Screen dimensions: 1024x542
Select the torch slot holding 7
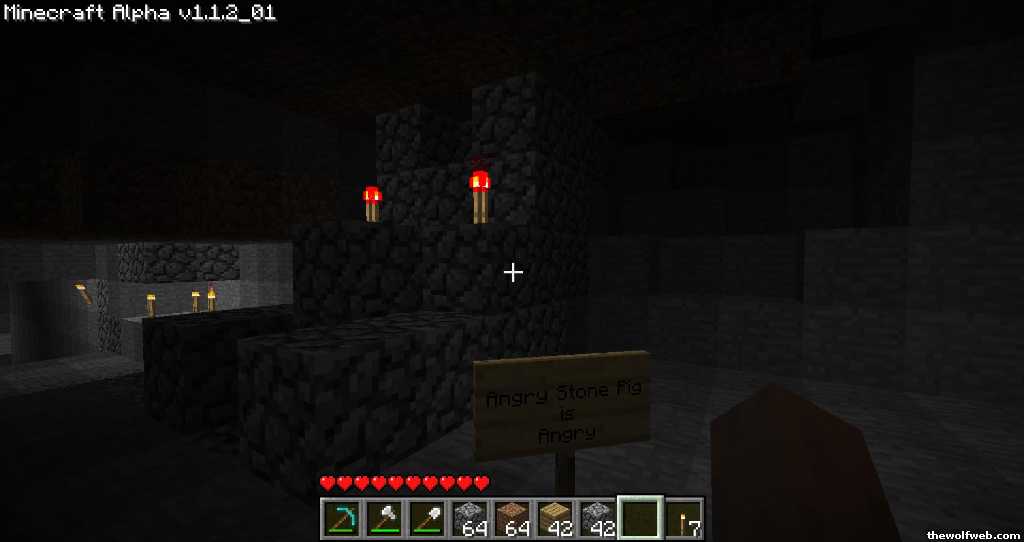coord(684,517)
